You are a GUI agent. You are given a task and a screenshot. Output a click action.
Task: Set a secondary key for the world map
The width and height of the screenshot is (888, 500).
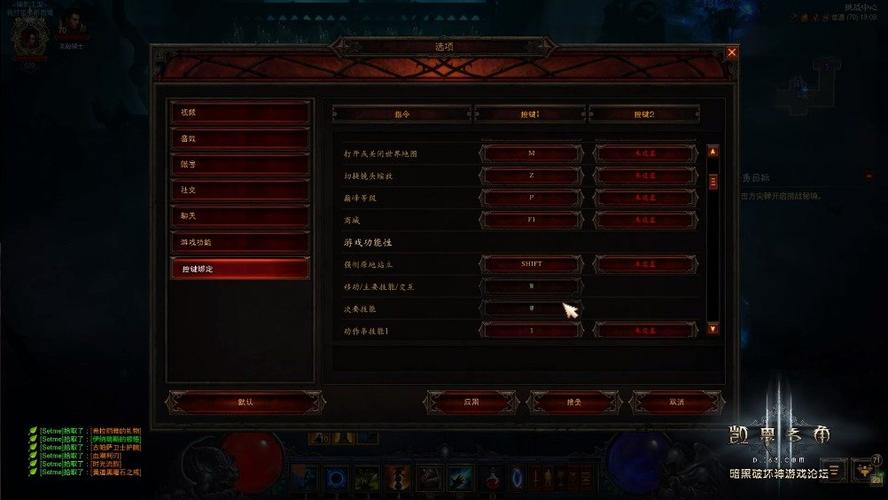coord(646,154)
